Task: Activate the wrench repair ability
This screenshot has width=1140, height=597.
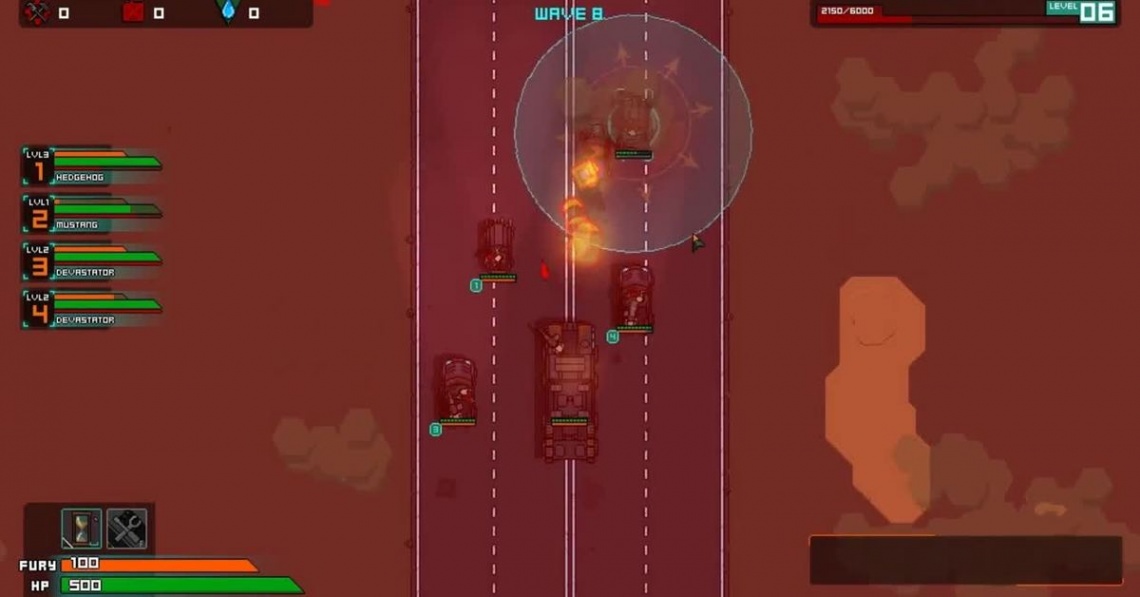Action: (127, 529)
